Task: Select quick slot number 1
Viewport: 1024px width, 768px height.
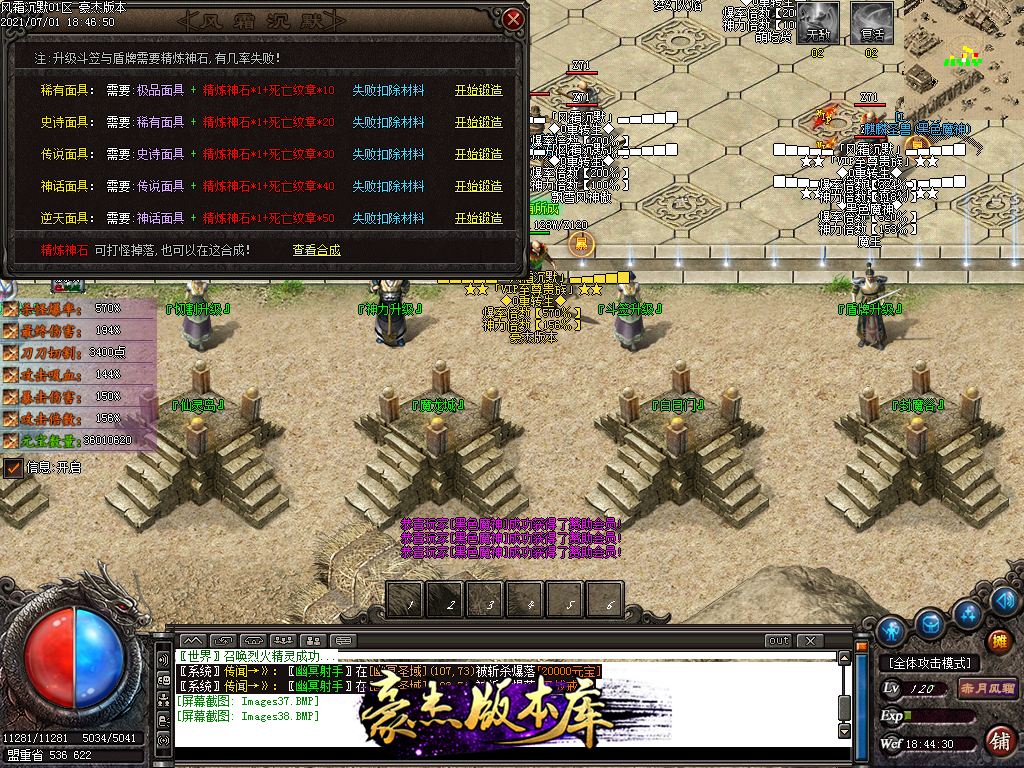Action: click(405, 601)
